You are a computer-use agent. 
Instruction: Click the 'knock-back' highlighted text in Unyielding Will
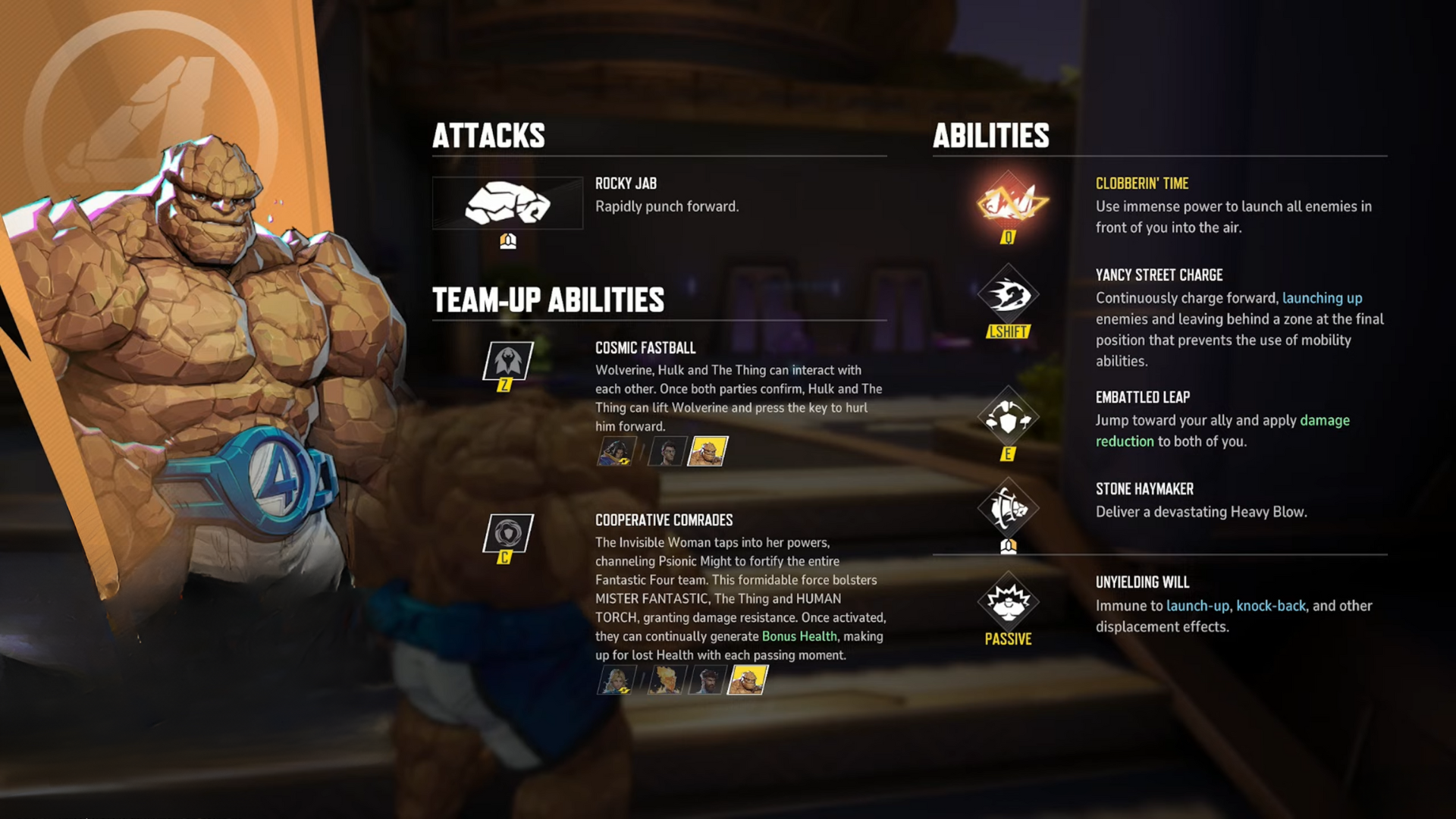click(1269, 606)
